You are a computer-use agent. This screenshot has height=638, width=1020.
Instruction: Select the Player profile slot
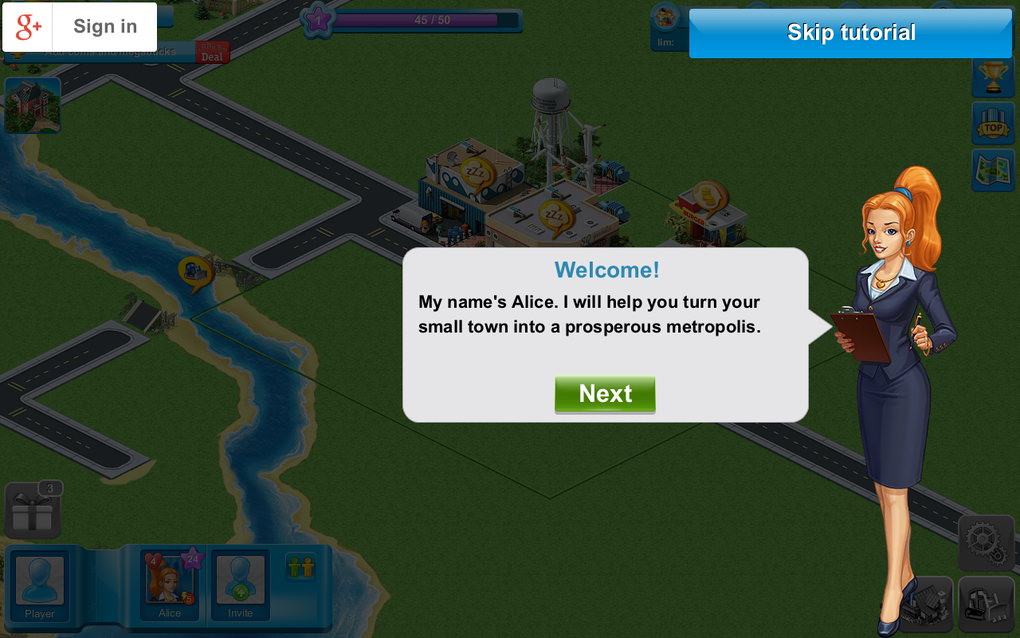pos(40,586)
